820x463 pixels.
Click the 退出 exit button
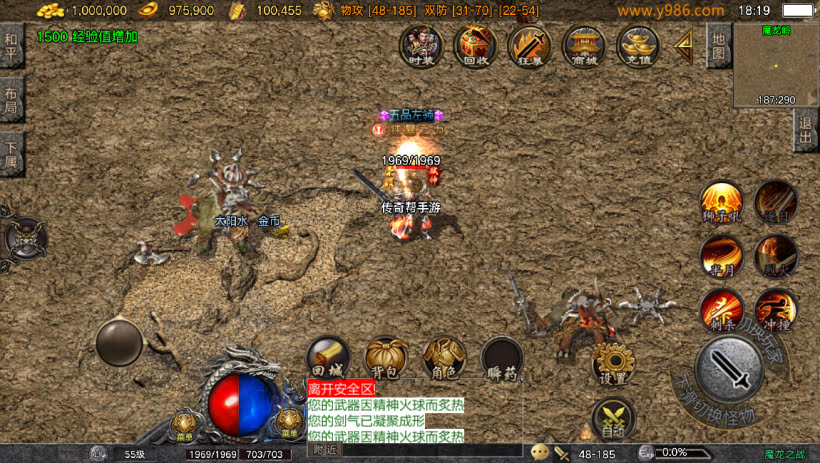pos(806,130)
